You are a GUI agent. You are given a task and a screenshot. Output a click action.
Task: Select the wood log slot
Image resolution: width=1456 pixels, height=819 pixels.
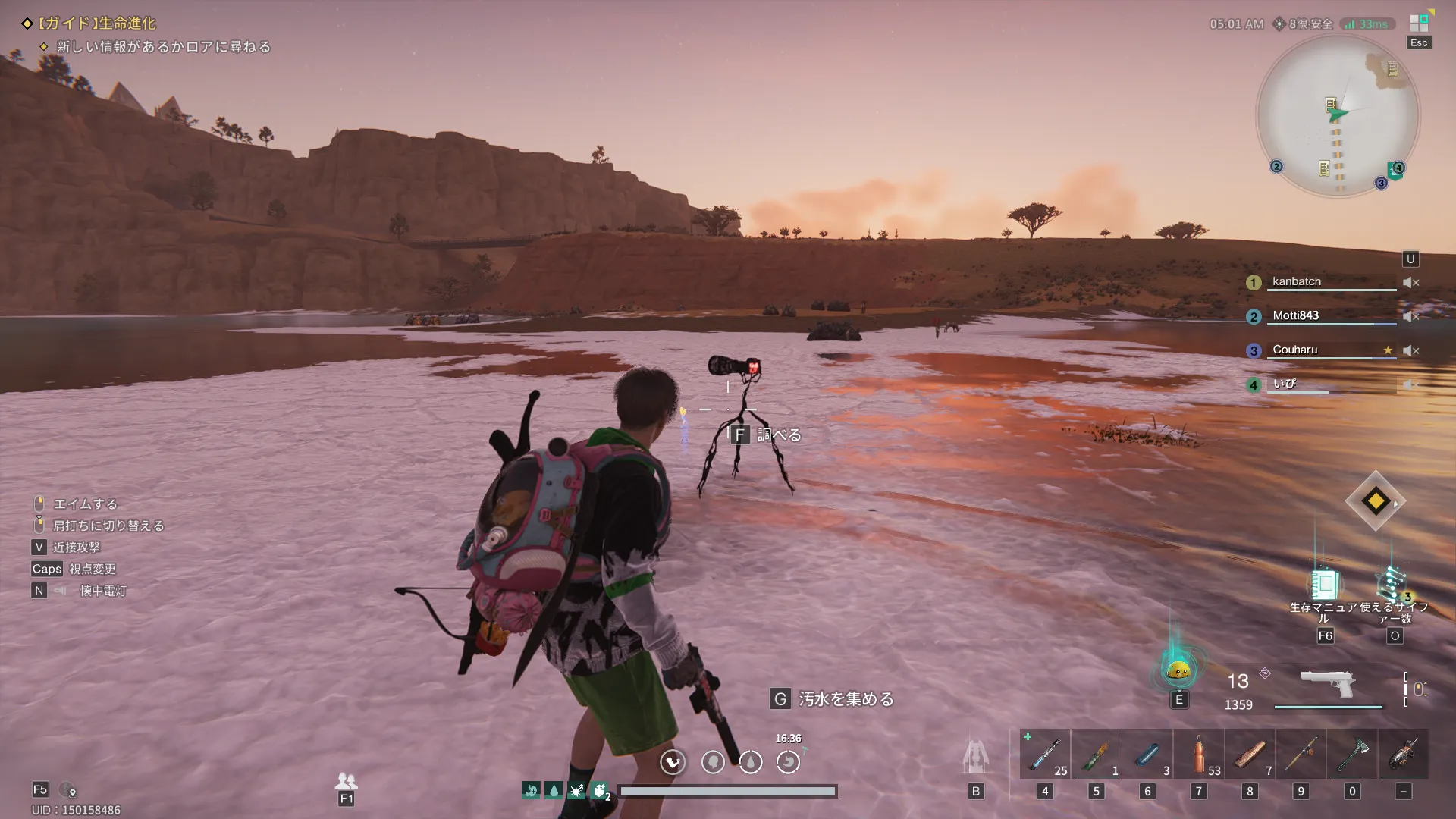(1250, 755)
